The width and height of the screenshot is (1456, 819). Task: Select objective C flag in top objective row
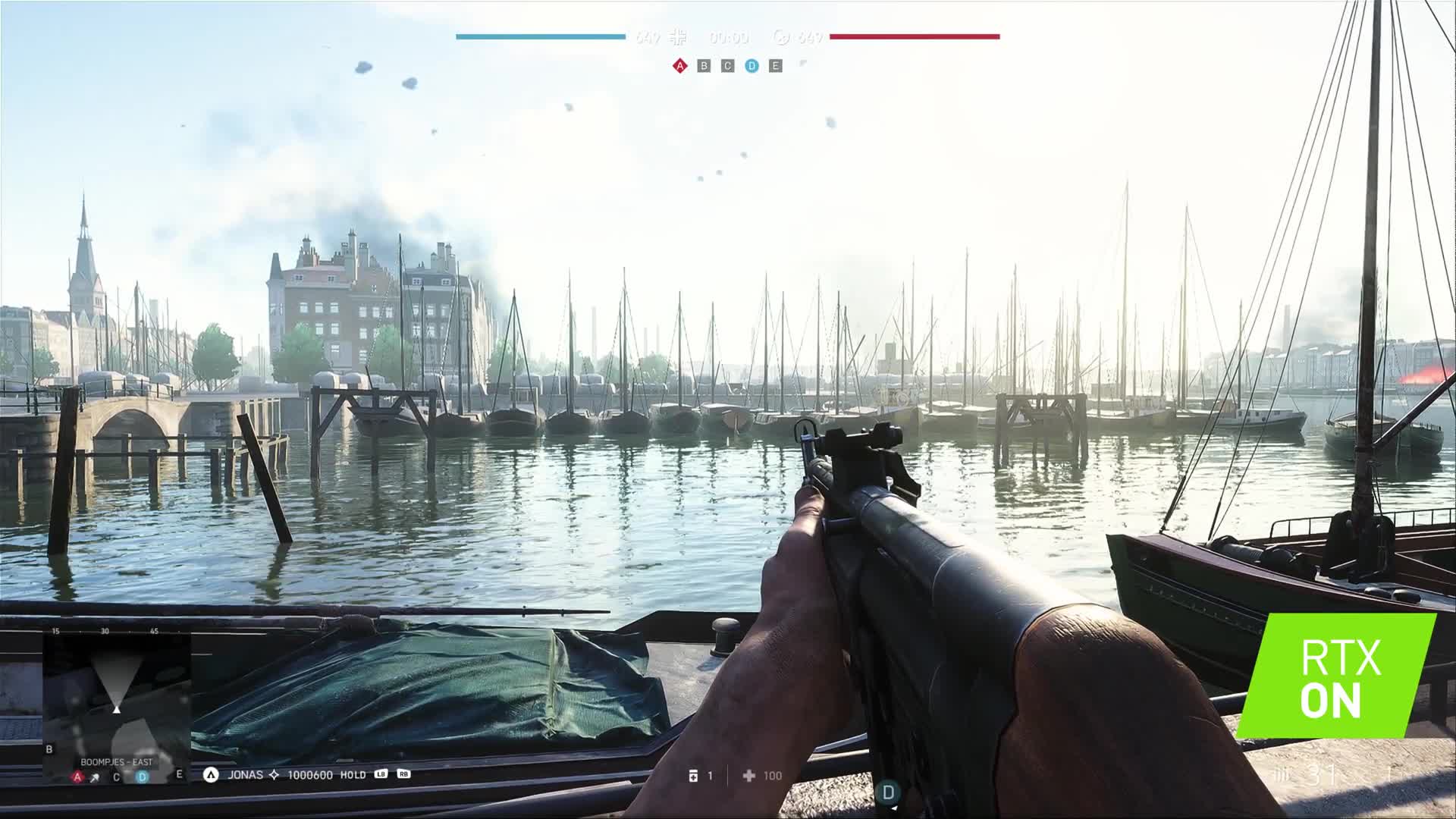point(727,66)
